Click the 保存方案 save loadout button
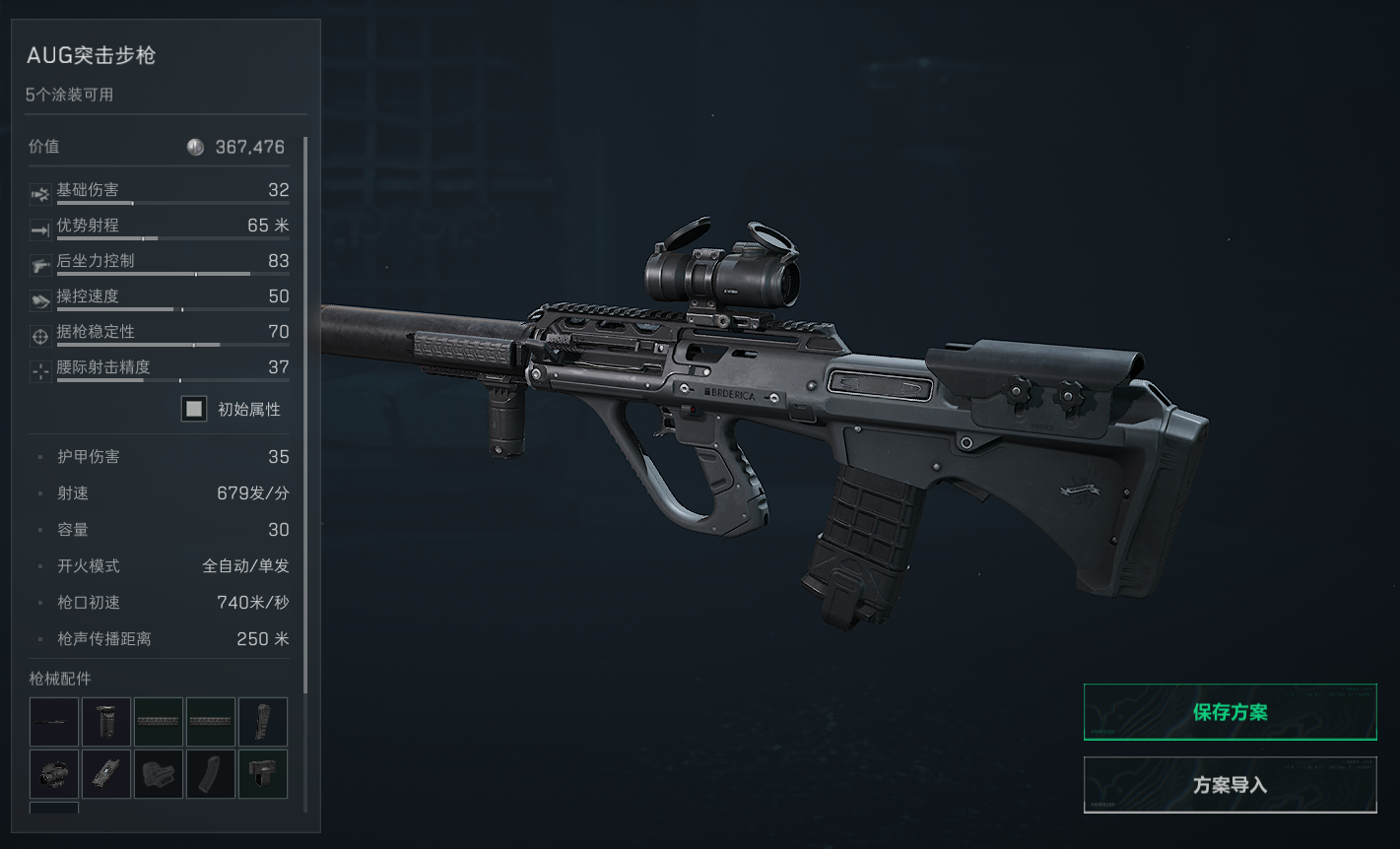The image size is (1400, 849). coord(1230,712)
